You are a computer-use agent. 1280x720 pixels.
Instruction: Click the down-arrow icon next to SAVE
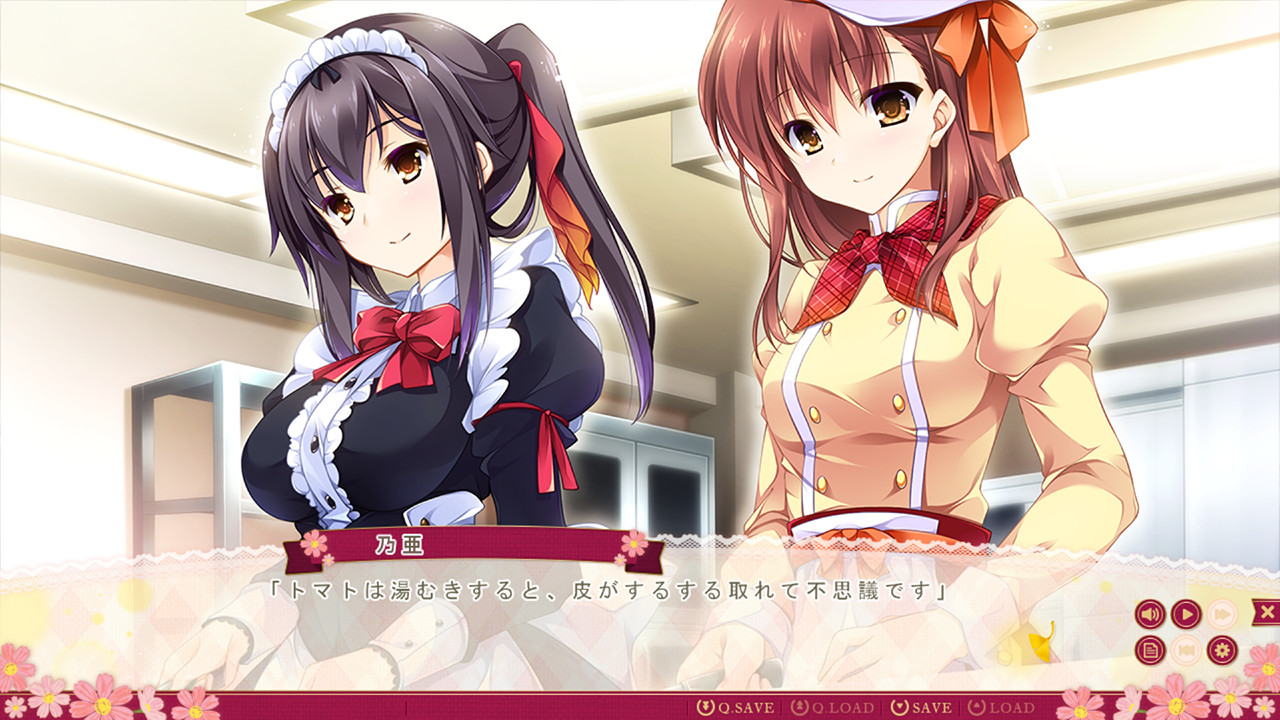(x=901, y=705)
